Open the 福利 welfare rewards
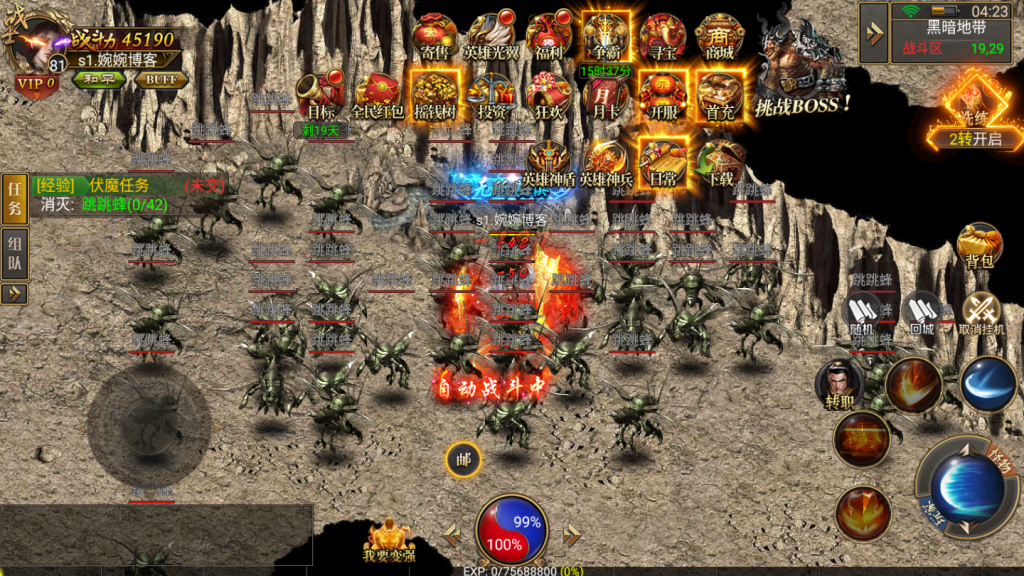1024x576 pixels. (549, 37)
